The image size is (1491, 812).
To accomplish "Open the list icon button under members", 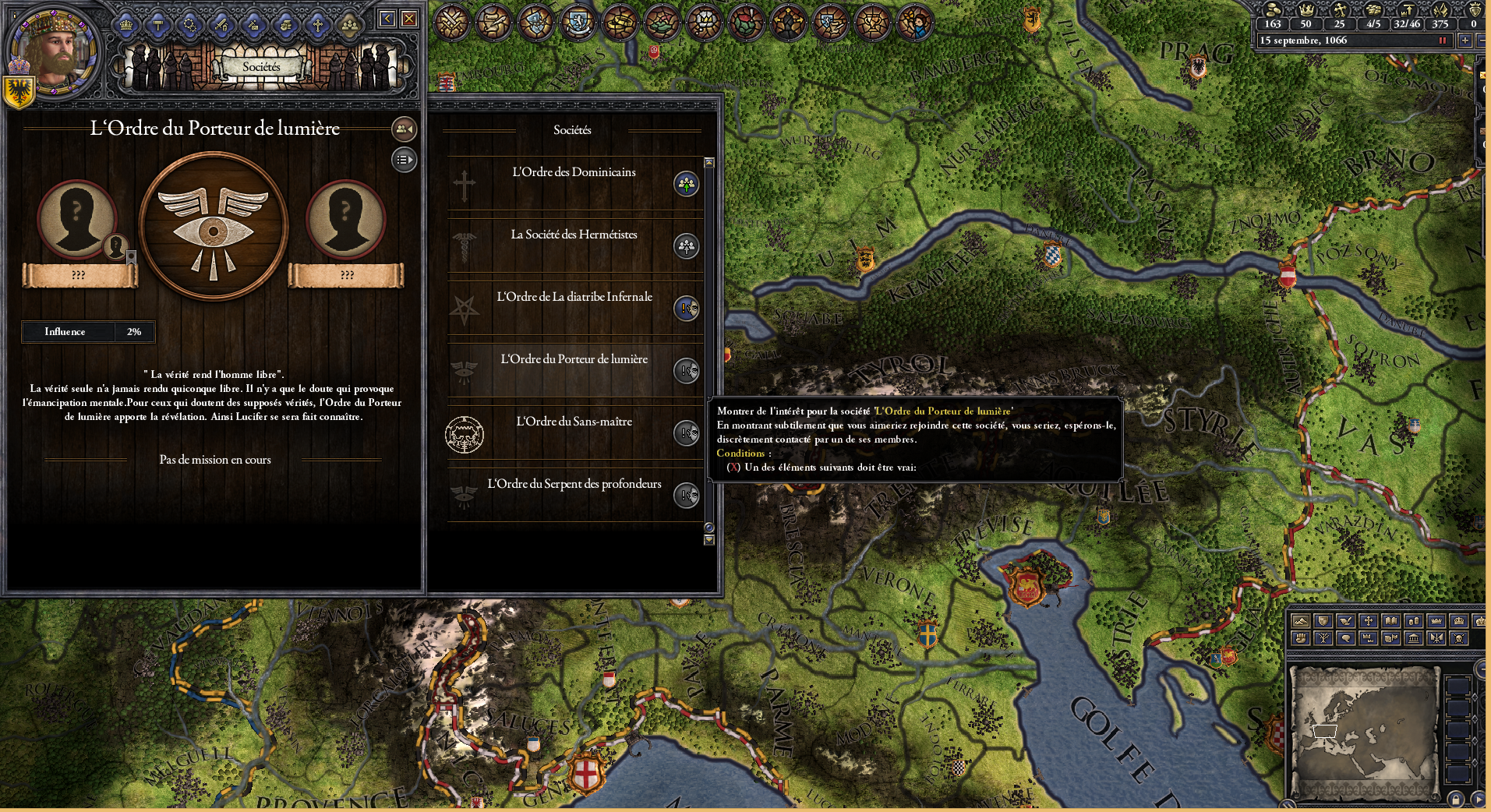I will tap(404, 160).
